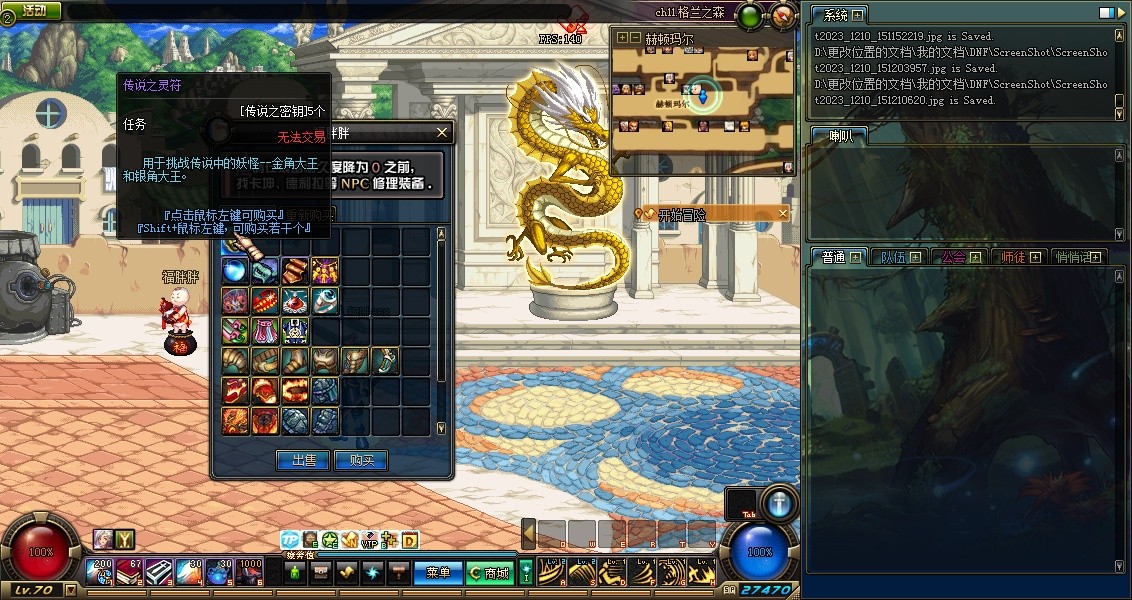Image resolution: width=1132 pixels, height=600 pixels.
Task: Zoom in the minimap with plus button
Action: [623, 38]
